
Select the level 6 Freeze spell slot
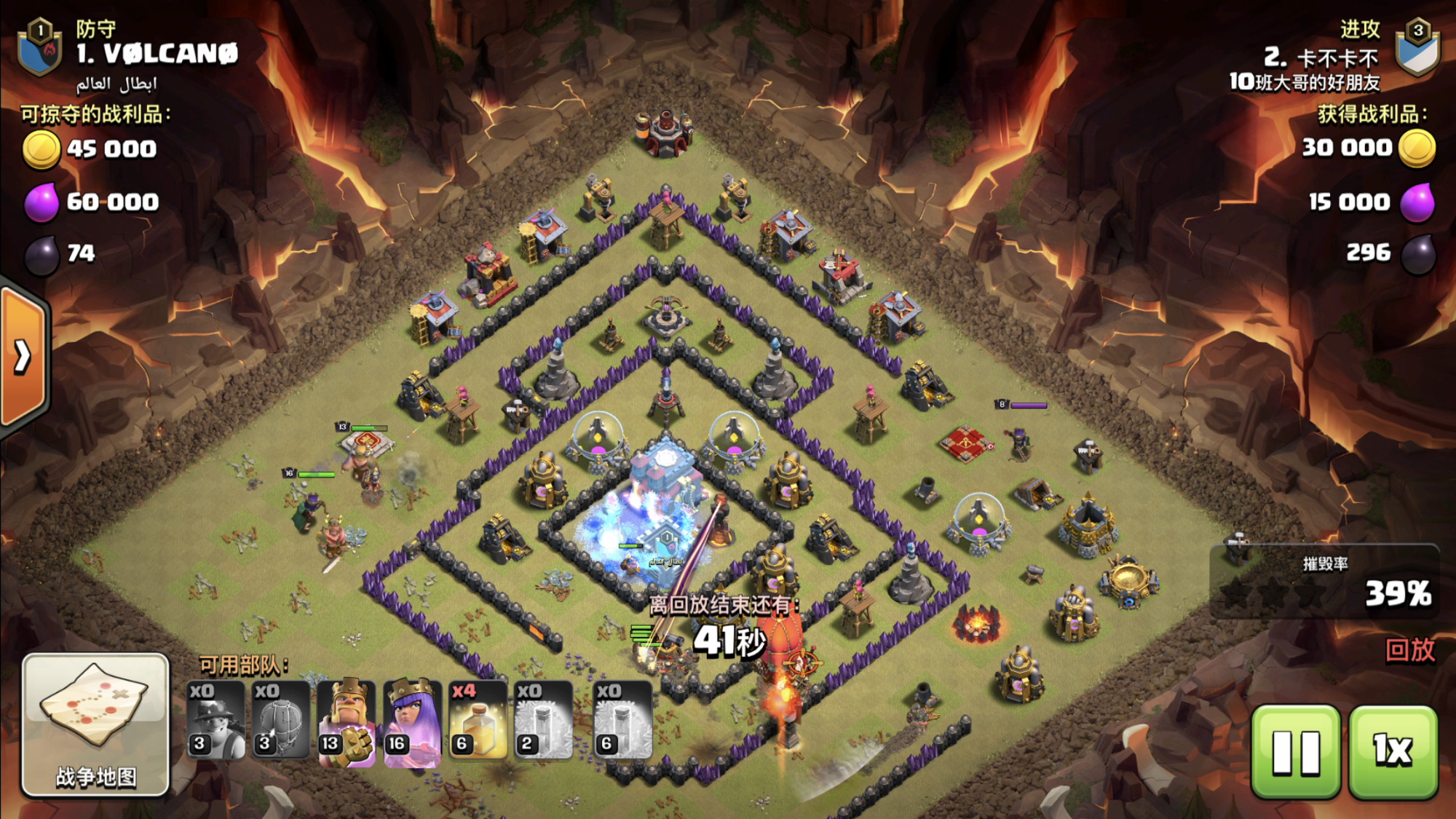pyautogui.click(x=622, y=721)
